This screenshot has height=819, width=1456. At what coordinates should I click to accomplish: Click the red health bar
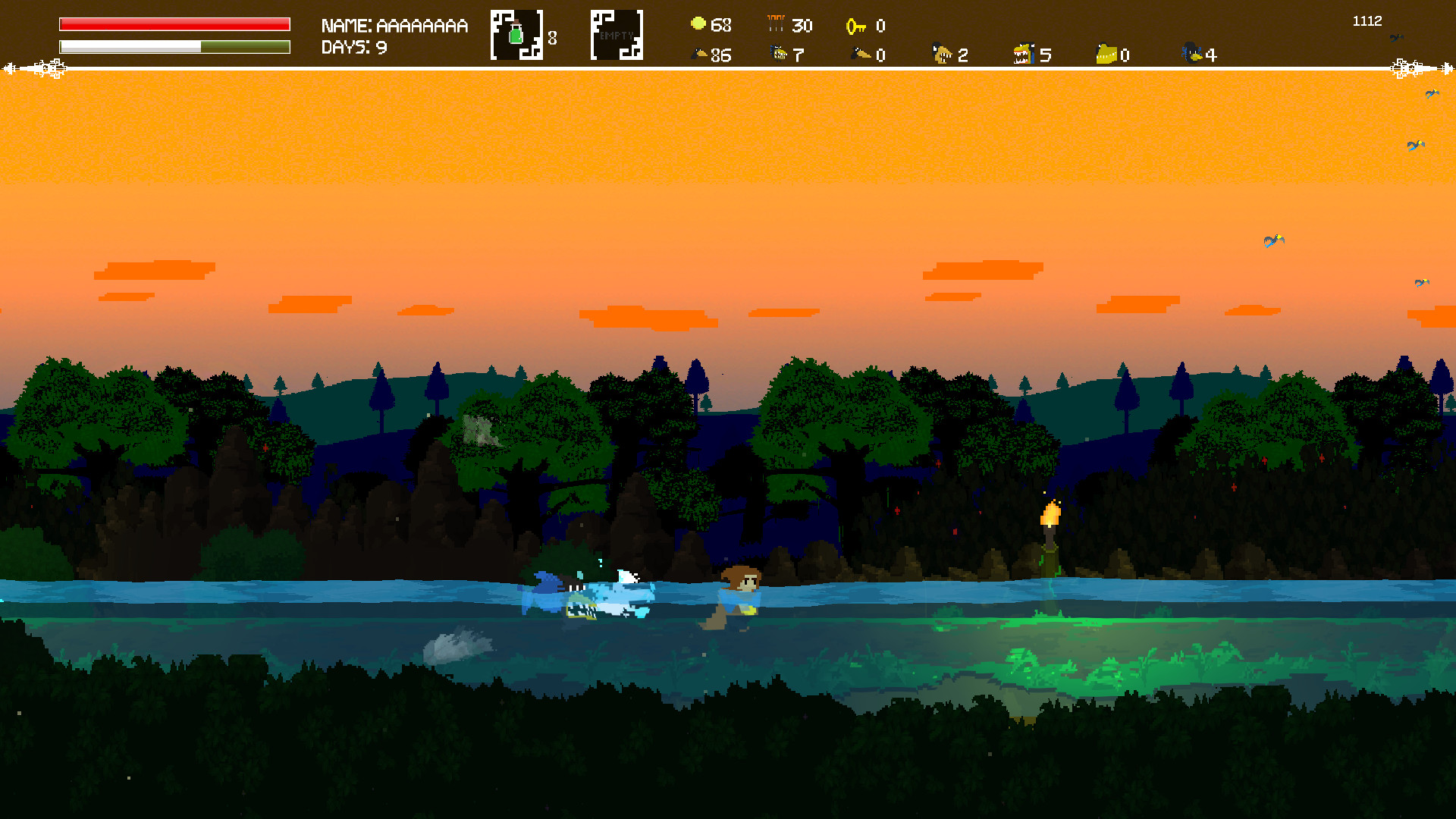click(x=174, y=24)
